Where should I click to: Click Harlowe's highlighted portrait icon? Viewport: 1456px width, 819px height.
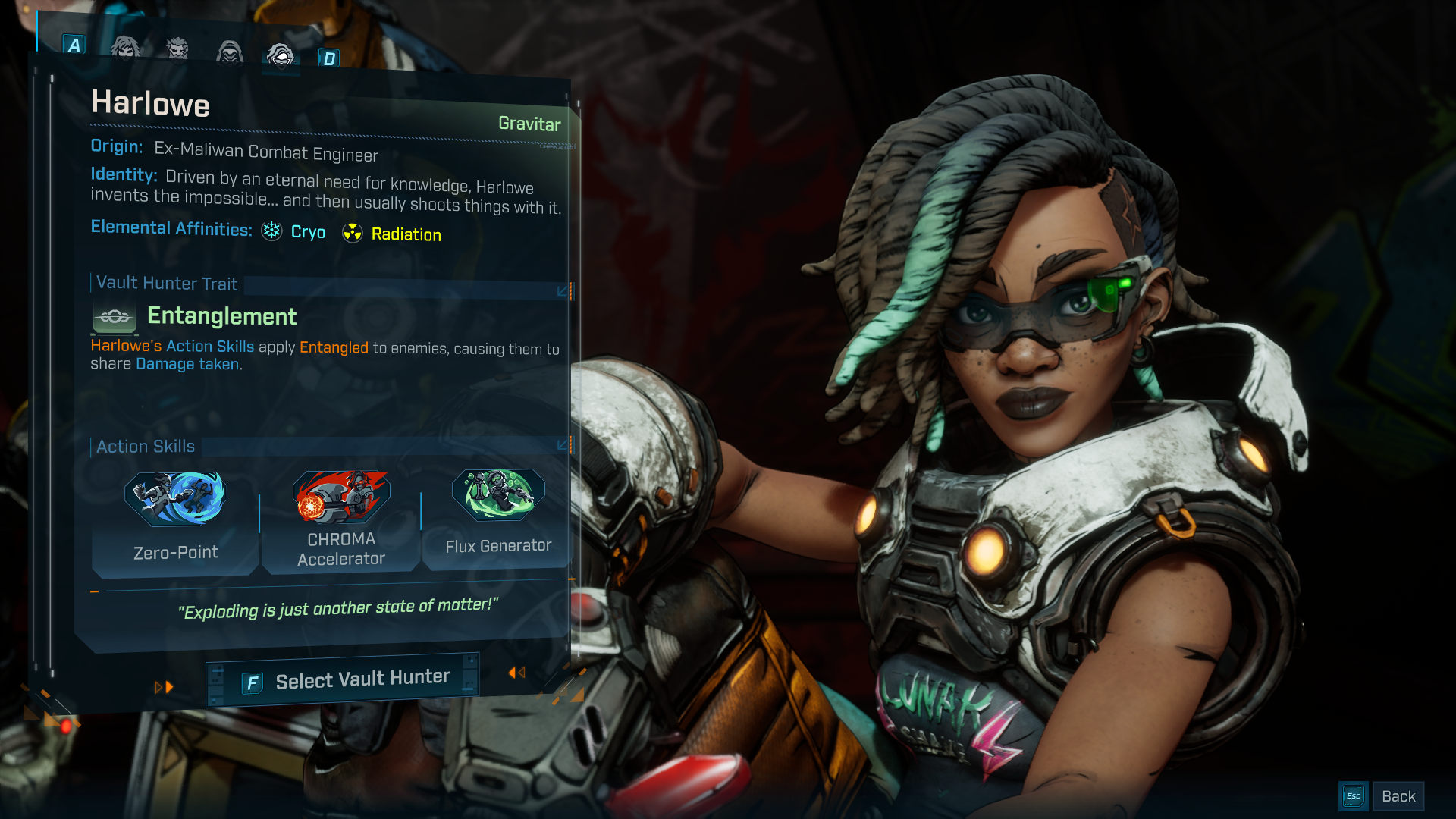(281, 55)
